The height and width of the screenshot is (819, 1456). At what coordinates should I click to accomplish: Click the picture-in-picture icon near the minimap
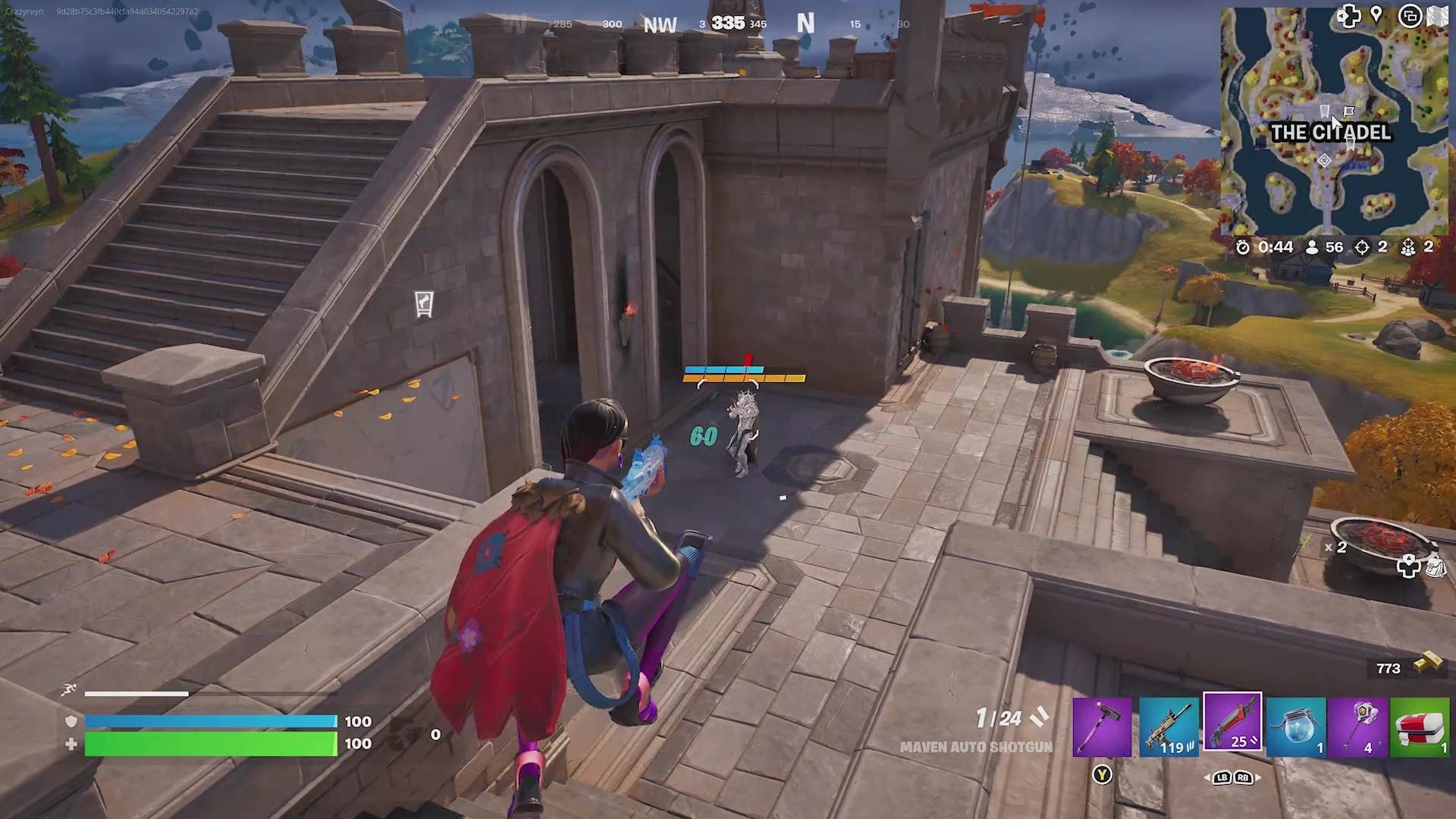pos(1412,15)
